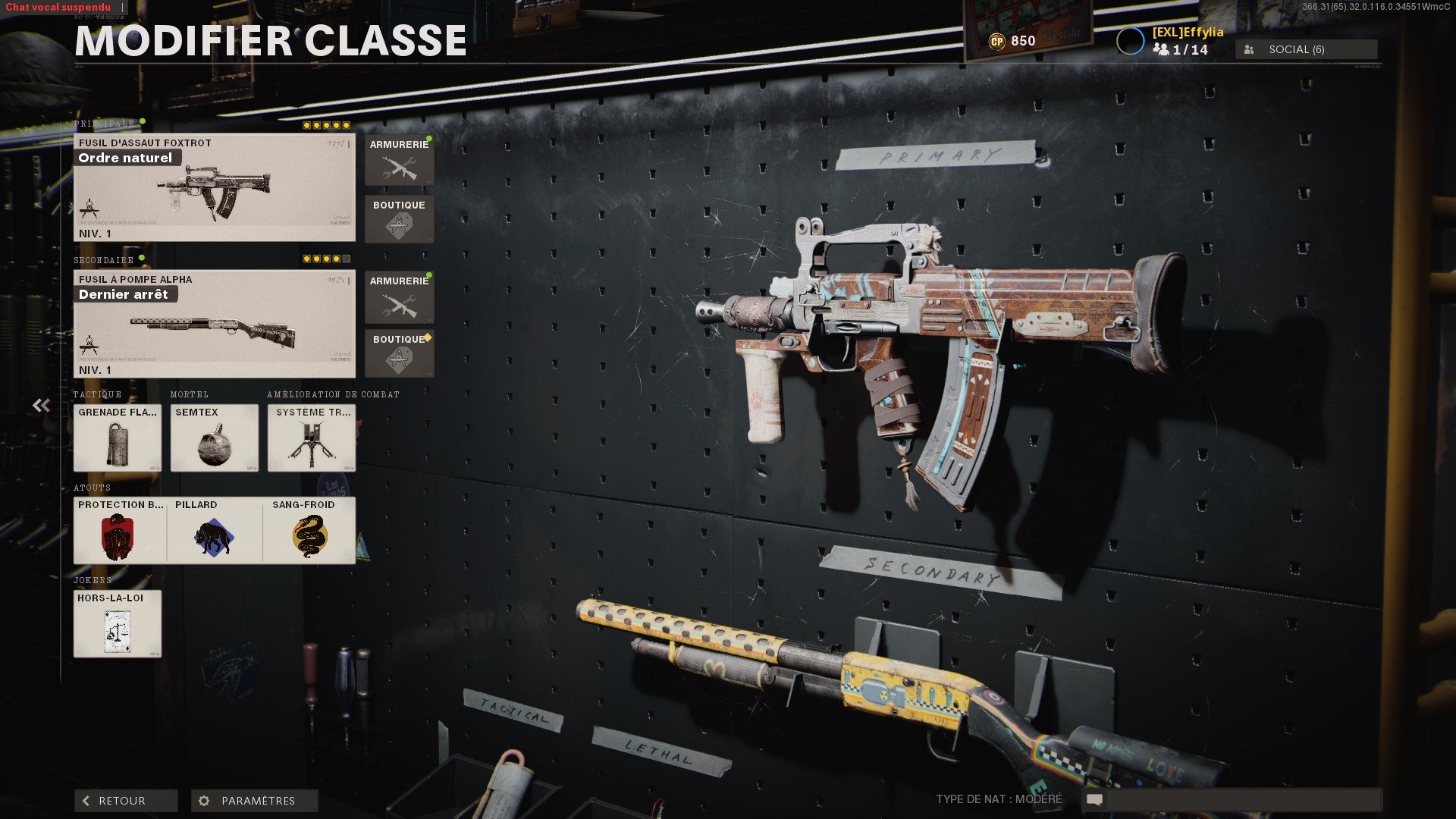The image size is (1456, 819).
Task: Select the Système trophée combat improvement
Action: [x=311, y=438]
